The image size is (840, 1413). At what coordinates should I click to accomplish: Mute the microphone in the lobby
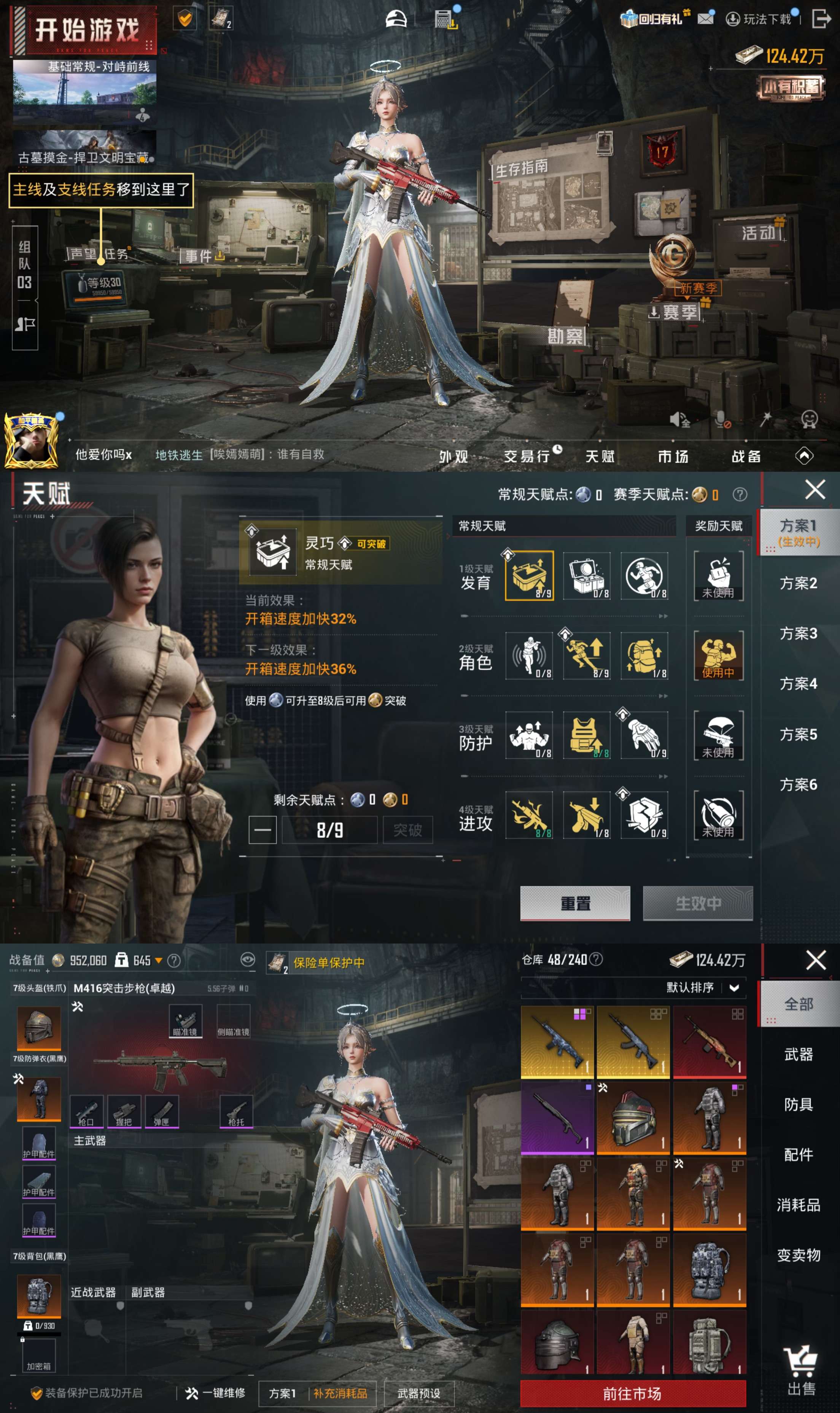tap(723, 419)
